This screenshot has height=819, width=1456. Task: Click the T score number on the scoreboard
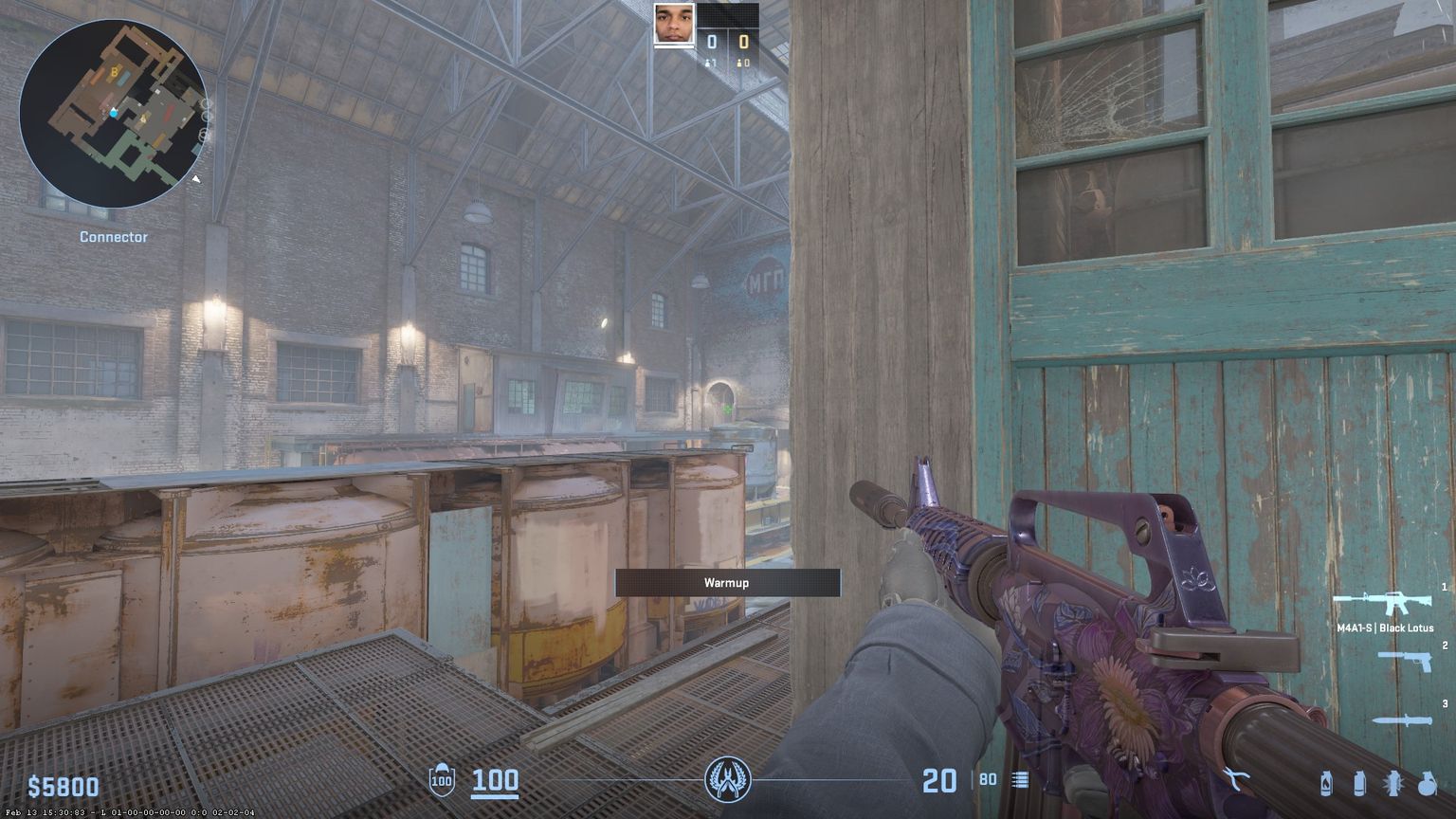[743, 42]
